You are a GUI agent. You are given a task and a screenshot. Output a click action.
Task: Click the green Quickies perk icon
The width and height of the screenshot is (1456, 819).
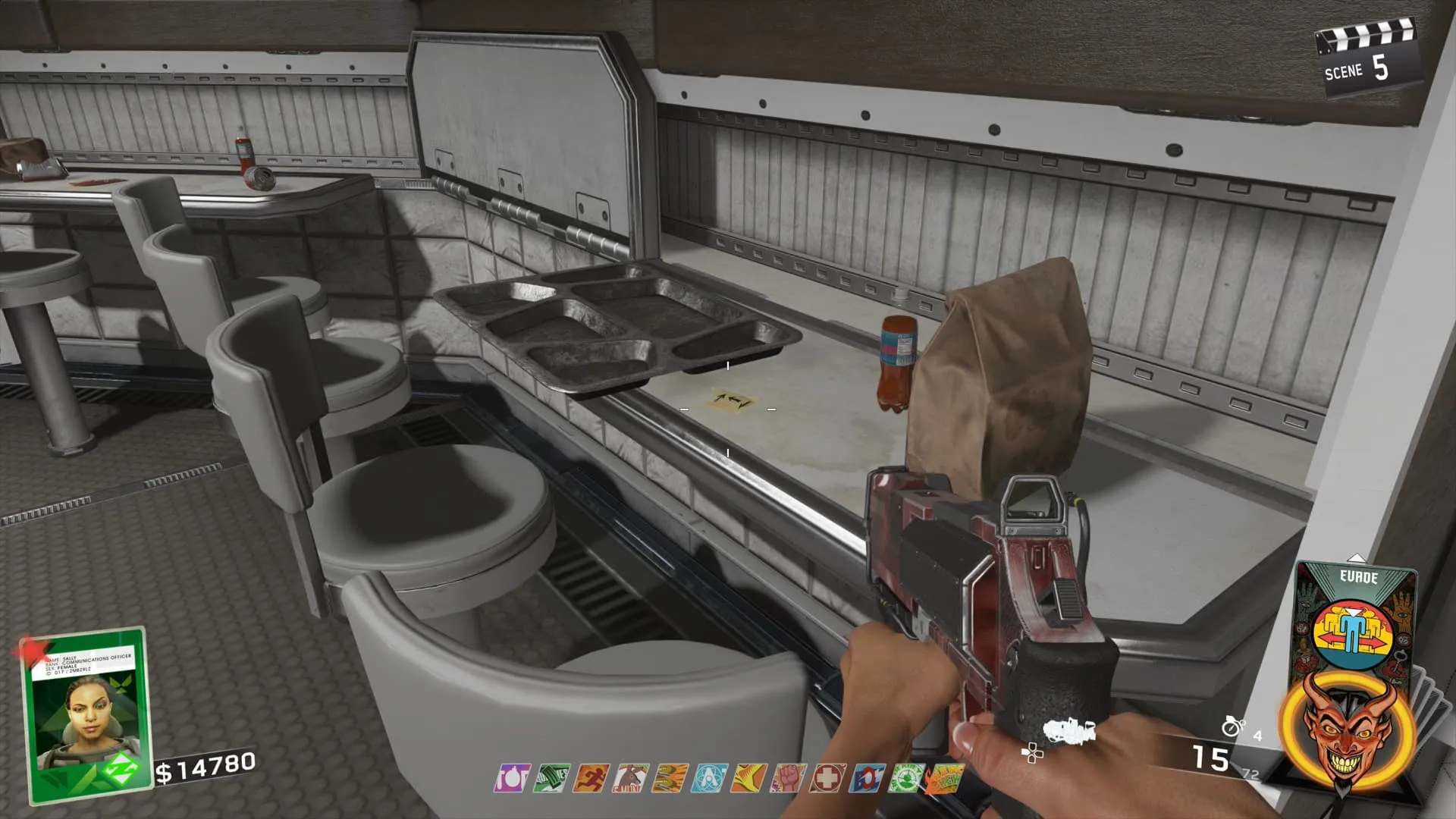pyautogui.click(x=552, y=779)
